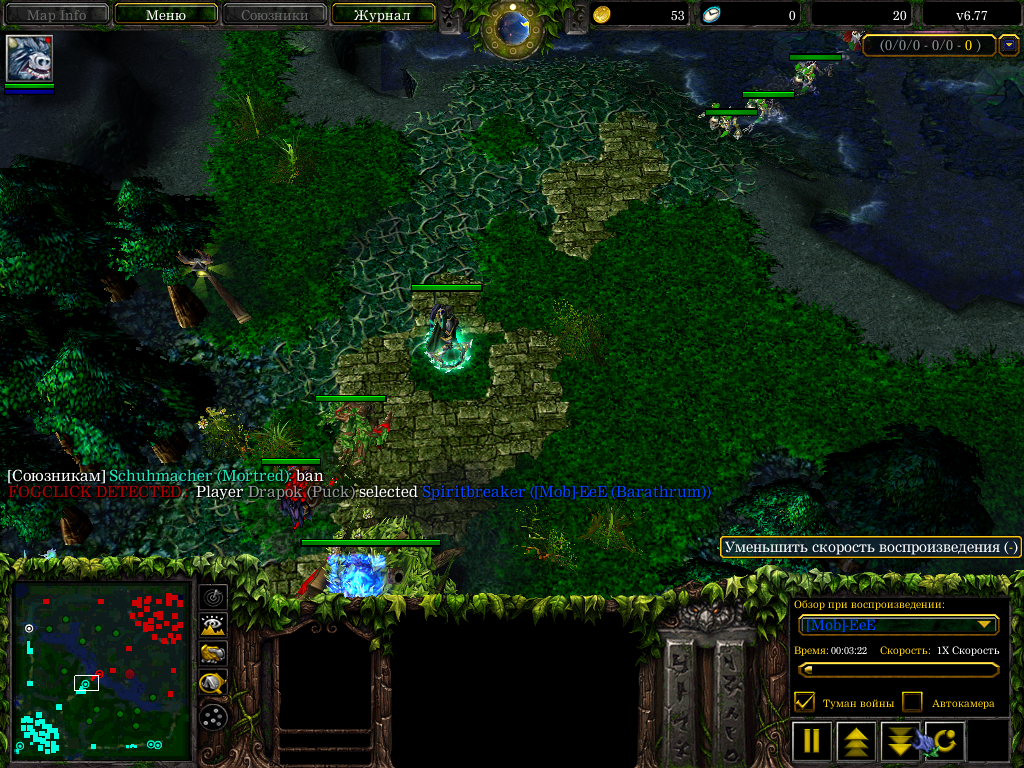Collapse the scoreboard with the arrow button
The width and height of the screenshot is (1024, 768).
tap(1009, 45)
